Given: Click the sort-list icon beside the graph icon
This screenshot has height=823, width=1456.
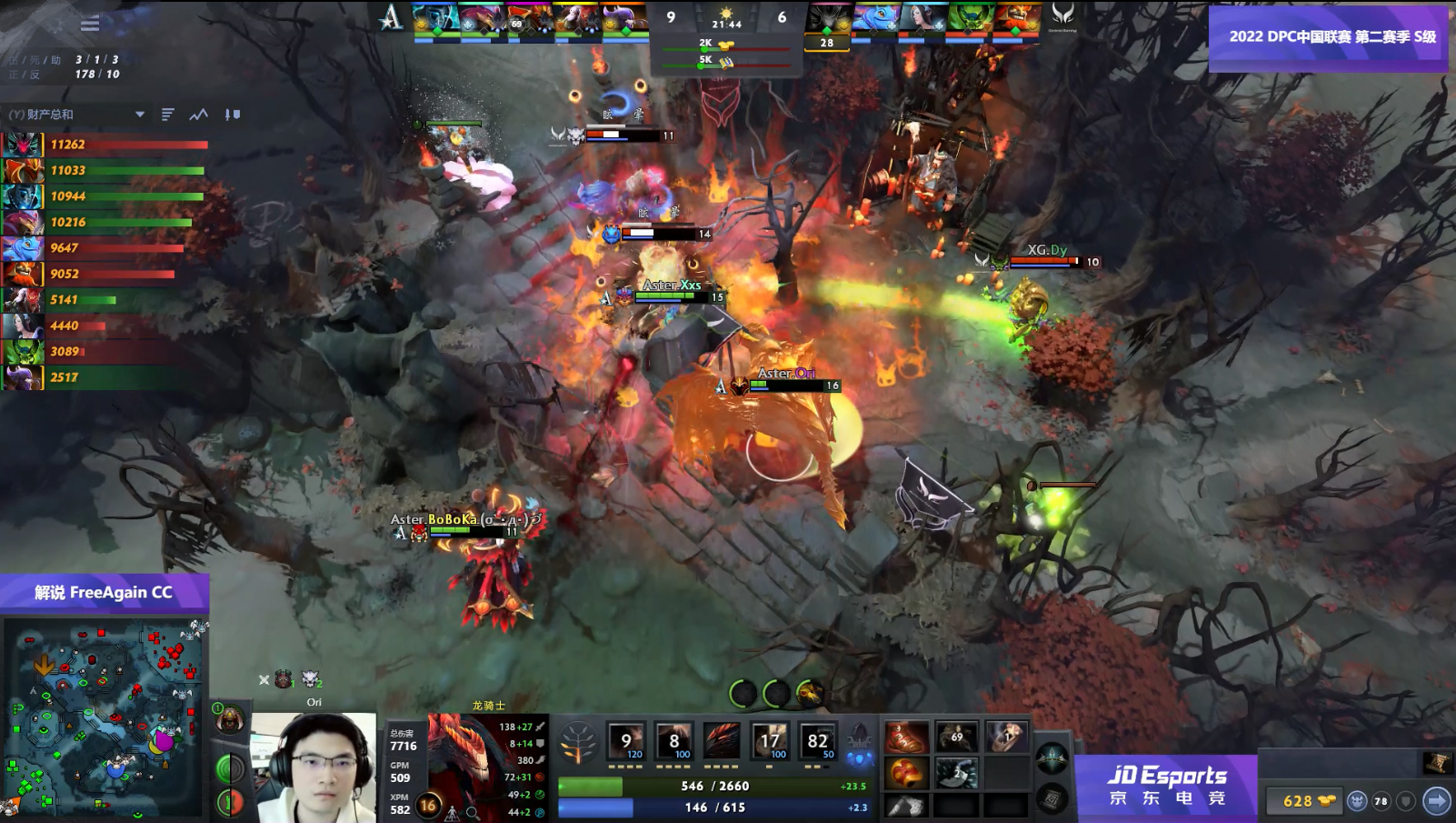Looking at the screenshot, I should click(x=167, y=115).
